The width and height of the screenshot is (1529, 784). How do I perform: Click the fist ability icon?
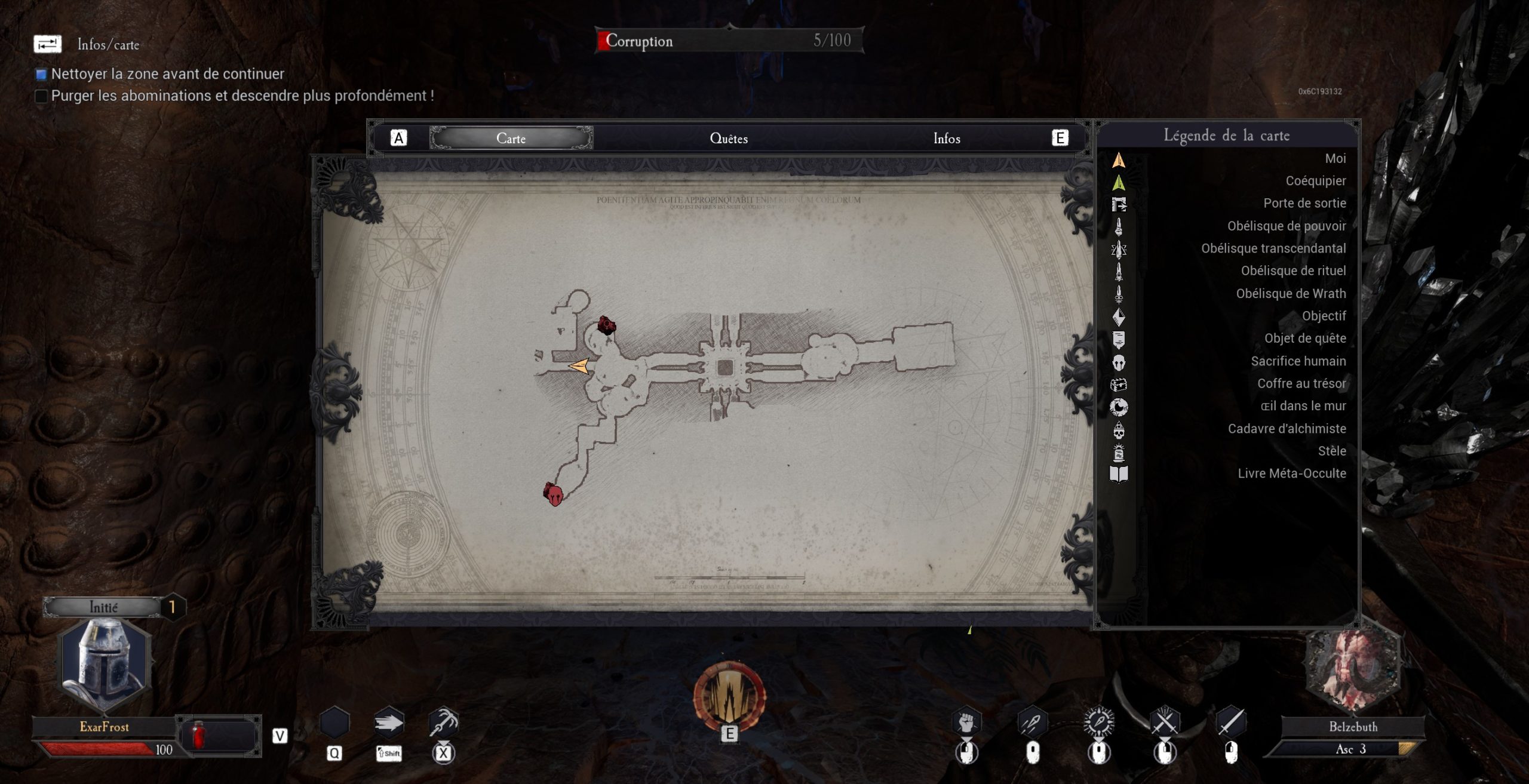[x=966, y=723]
